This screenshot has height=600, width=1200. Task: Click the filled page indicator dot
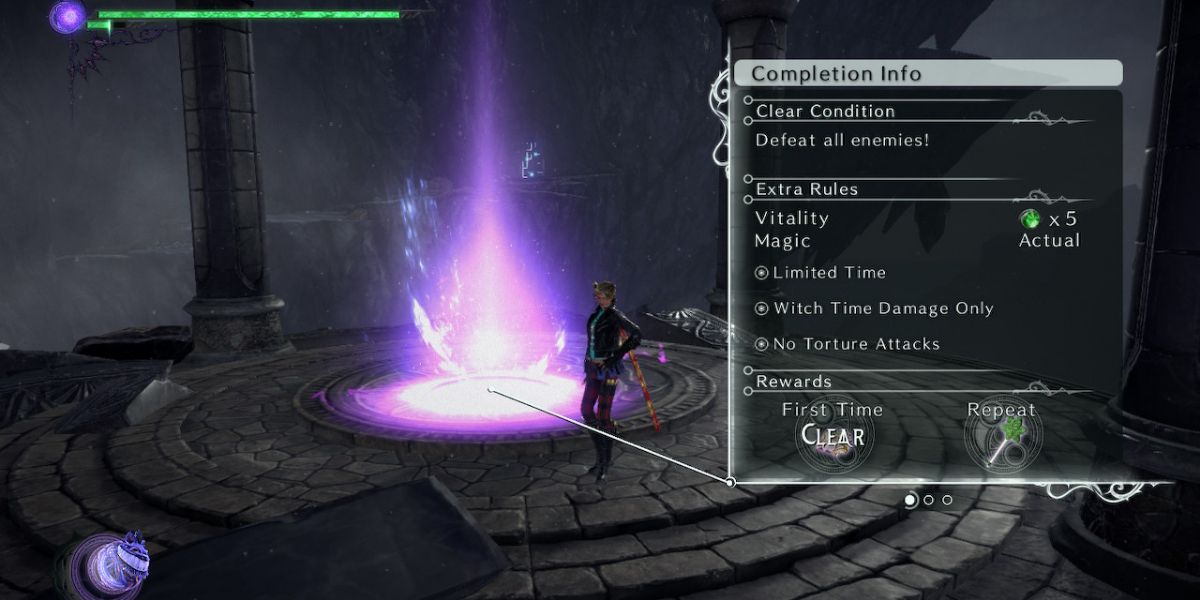[x=911, y=499]
